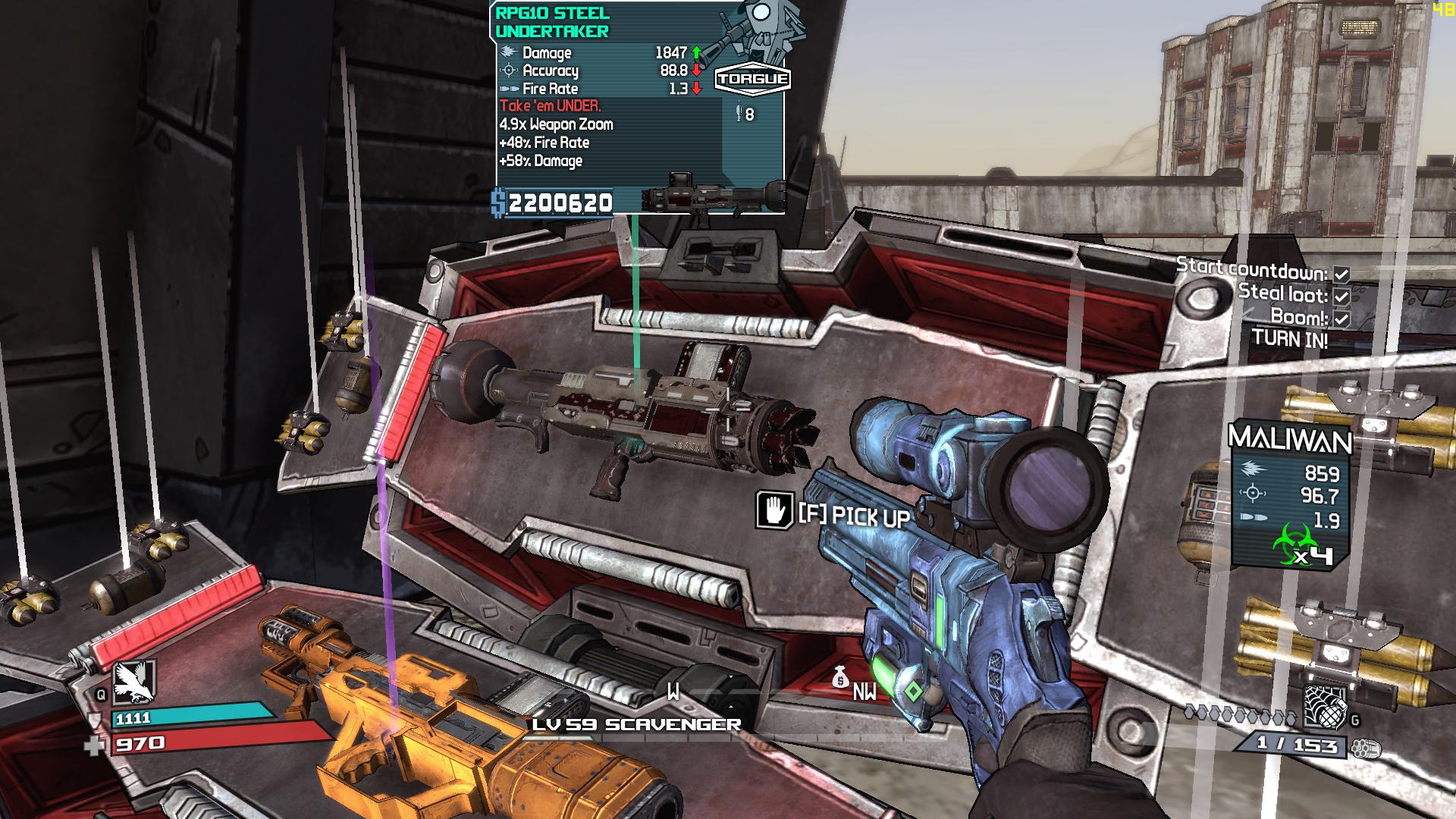Toggle the Steal loot objective checkbox
The image size is (1456, 819).
(1341, 296)
